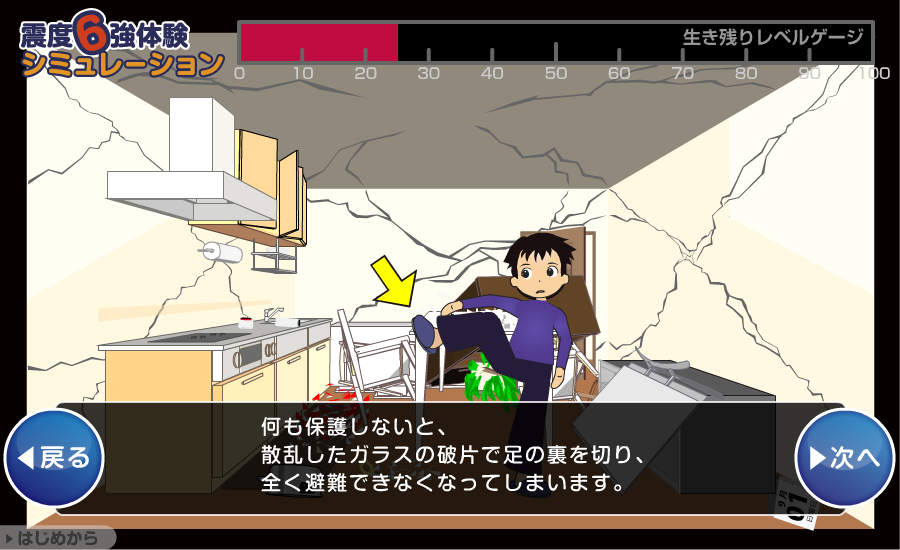Advance with the 次へ button

[x=844, y=458]
